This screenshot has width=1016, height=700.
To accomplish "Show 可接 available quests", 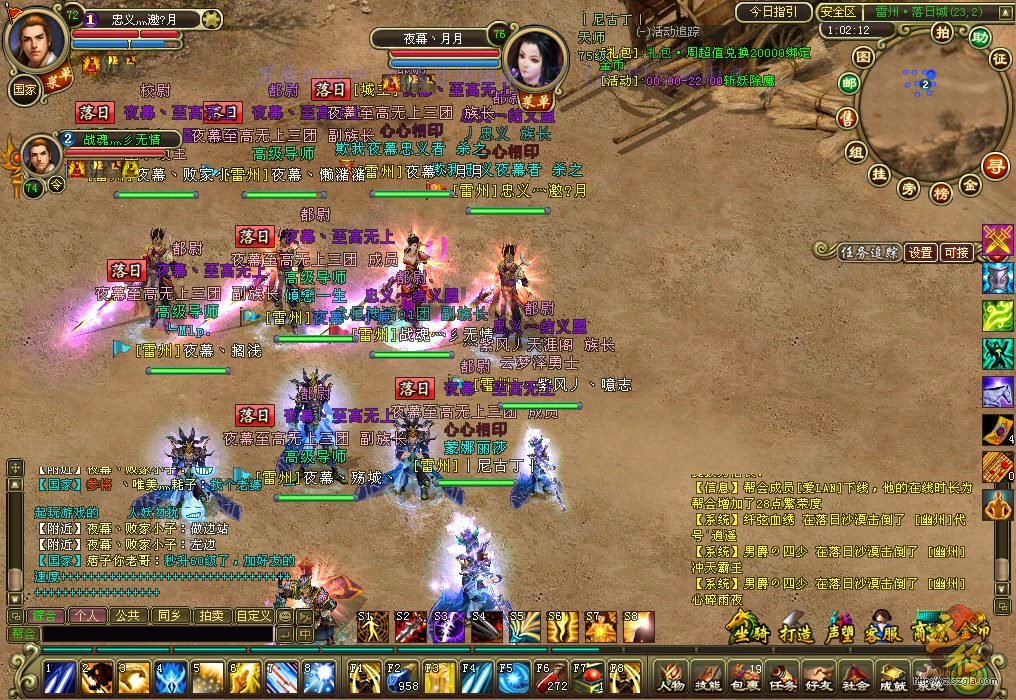I will coord(957,253).
